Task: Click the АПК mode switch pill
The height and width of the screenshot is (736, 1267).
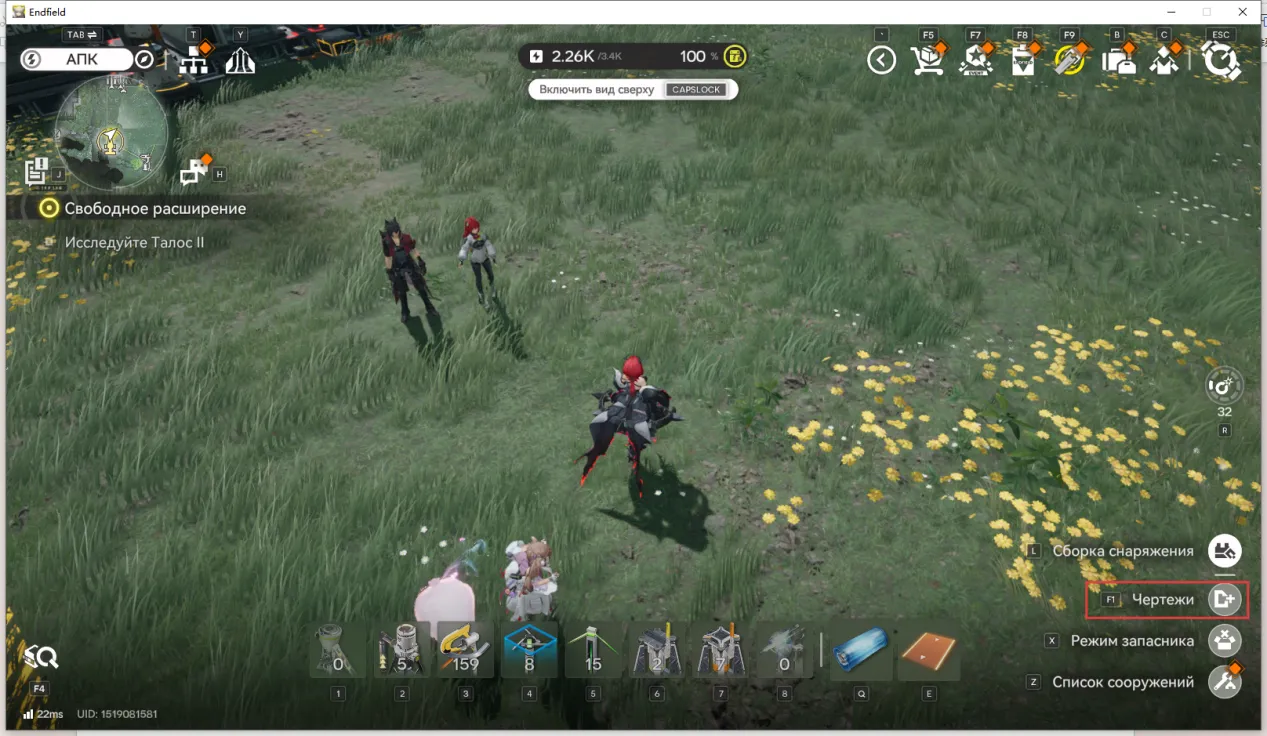Action: click(x=82, y=60)
